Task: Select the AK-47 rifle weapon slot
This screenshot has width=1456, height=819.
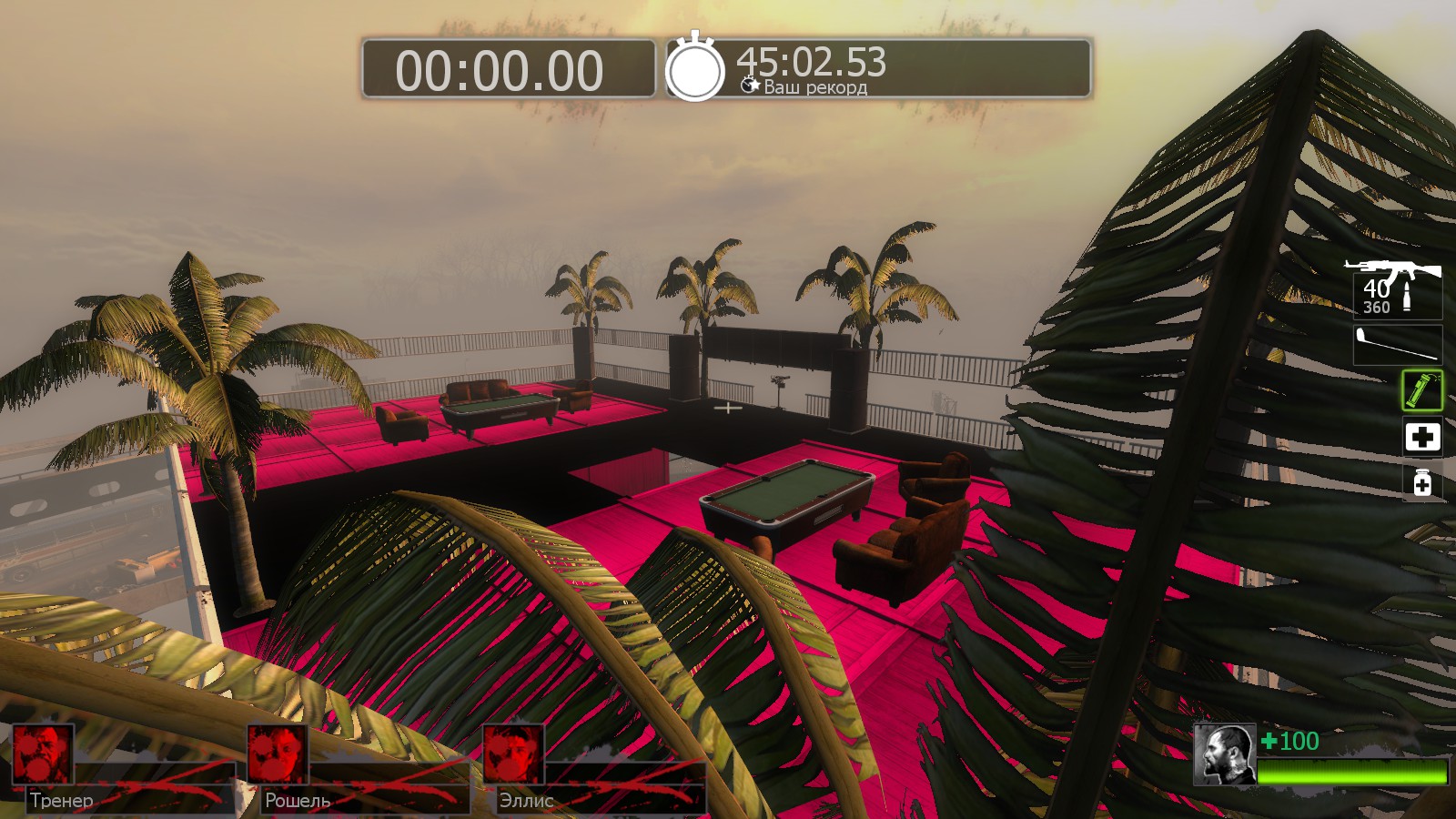Action: pyautogui.click(x=1394, y=287)
